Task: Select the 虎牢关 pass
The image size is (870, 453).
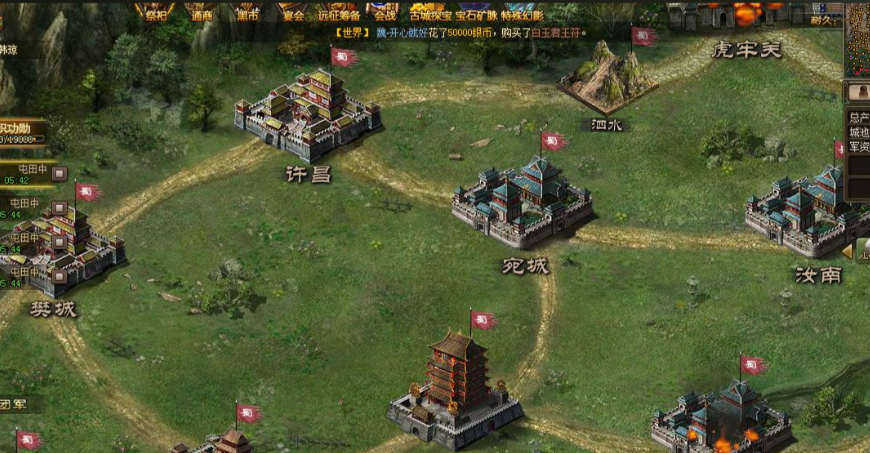Action: click(746, 48)
